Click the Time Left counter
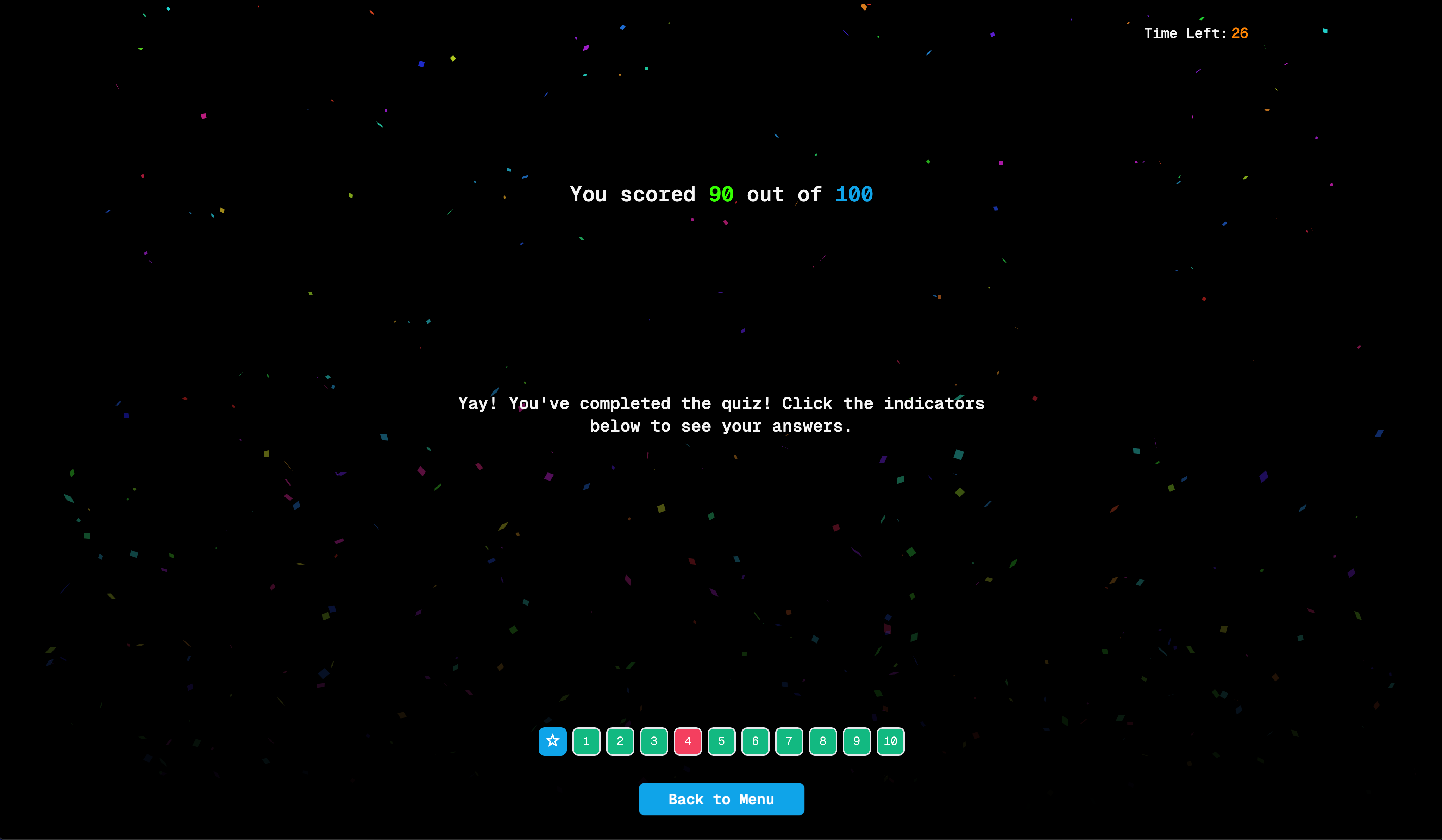The image size is (1442, 840). [x=1196, y=33]
